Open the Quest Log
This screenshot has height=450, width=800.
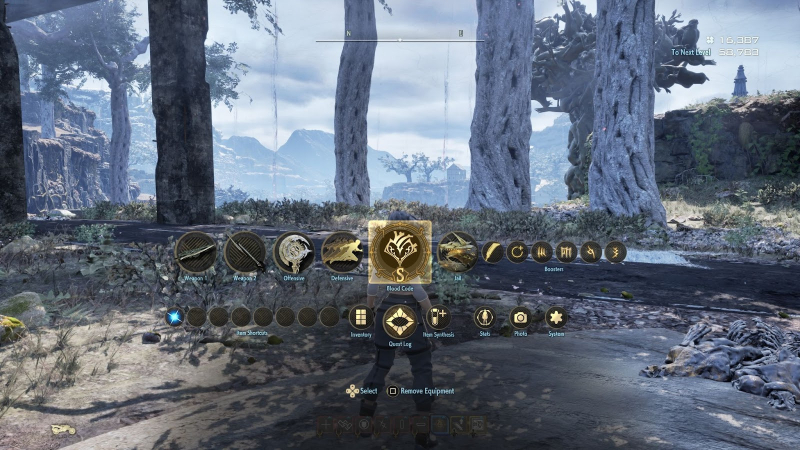[400, 321]
